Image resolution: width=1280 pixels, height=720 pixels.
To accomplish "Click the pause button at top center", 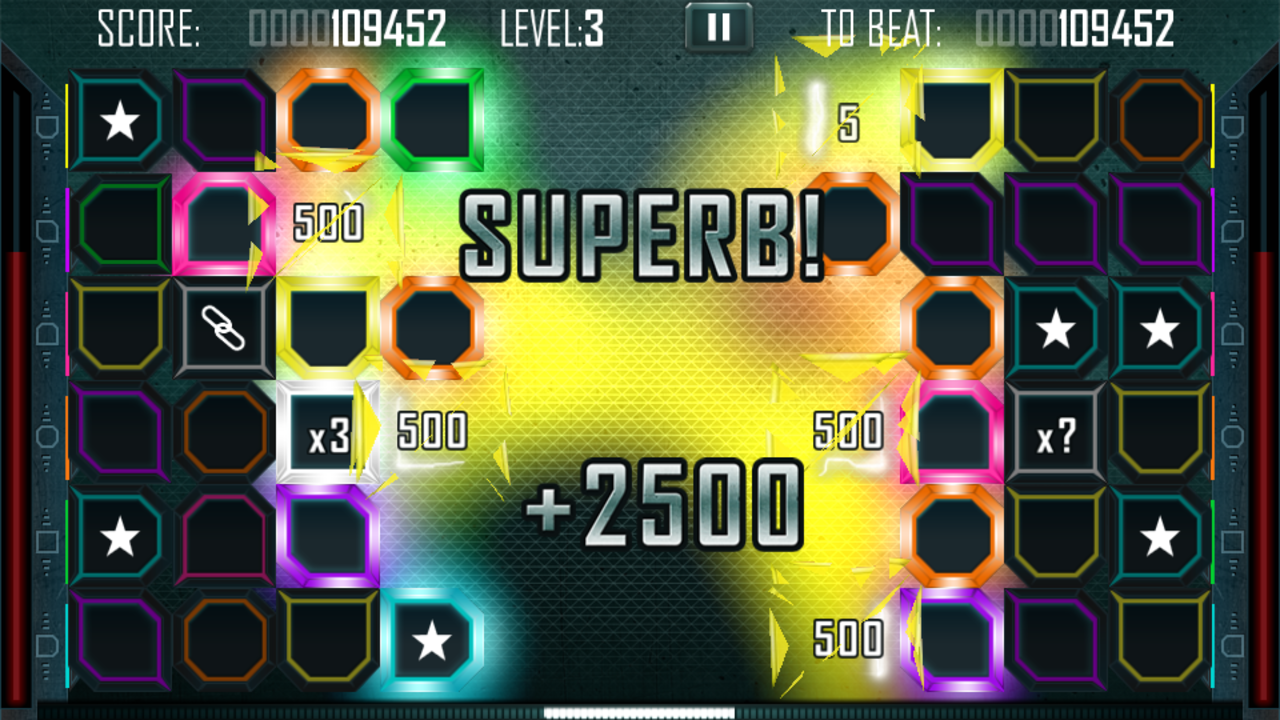I will (716, 27).
